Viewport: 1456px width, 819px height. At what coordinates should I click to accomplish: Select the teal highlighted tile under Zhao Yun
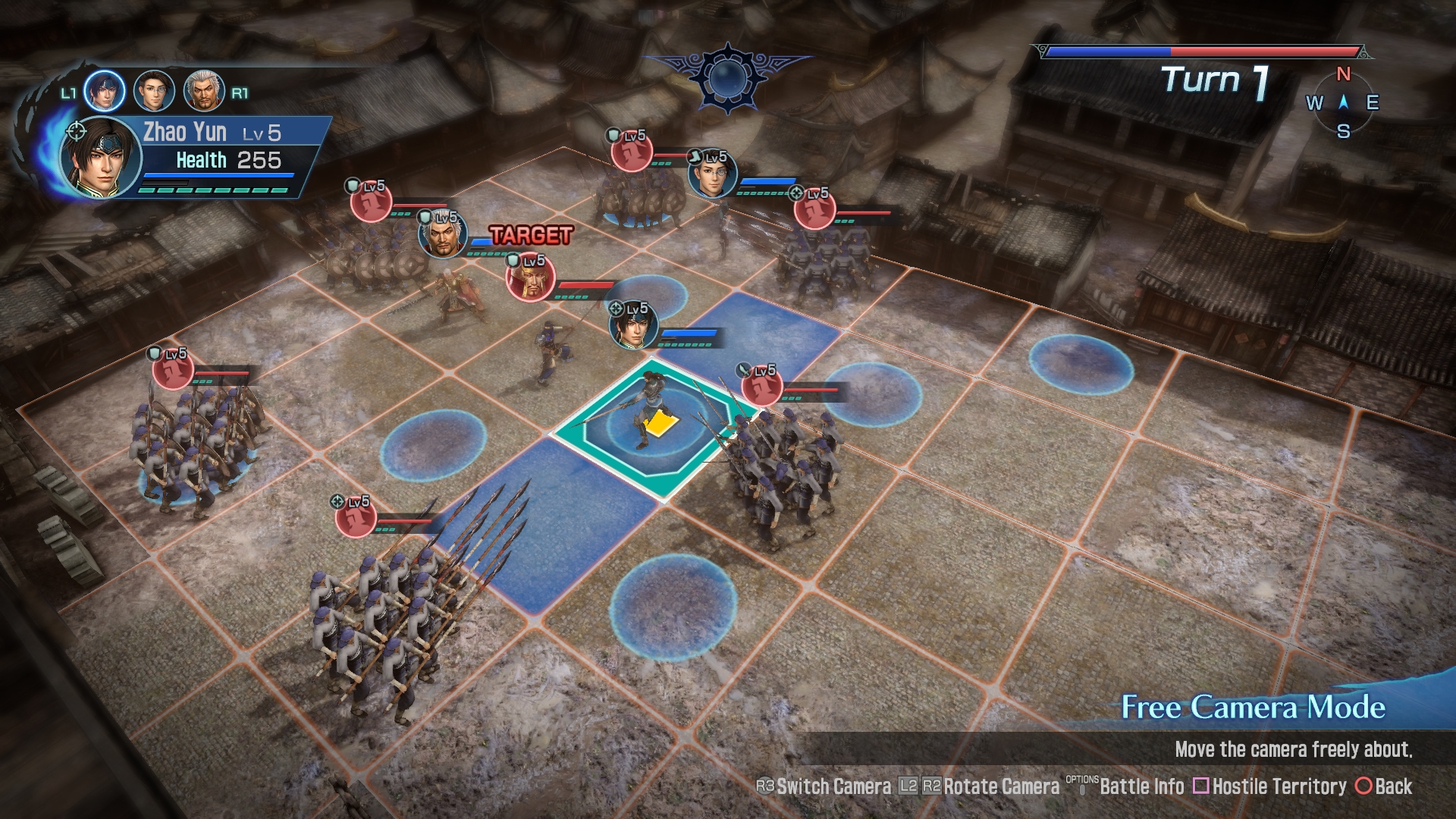tap(654, 428)
